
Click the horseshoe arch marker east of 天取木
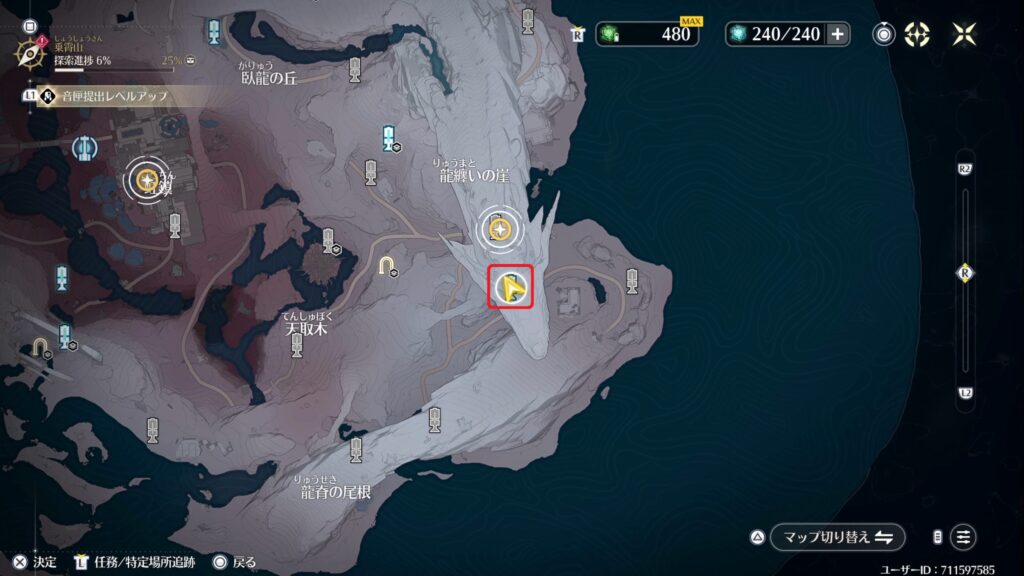(x=387, y=264)
